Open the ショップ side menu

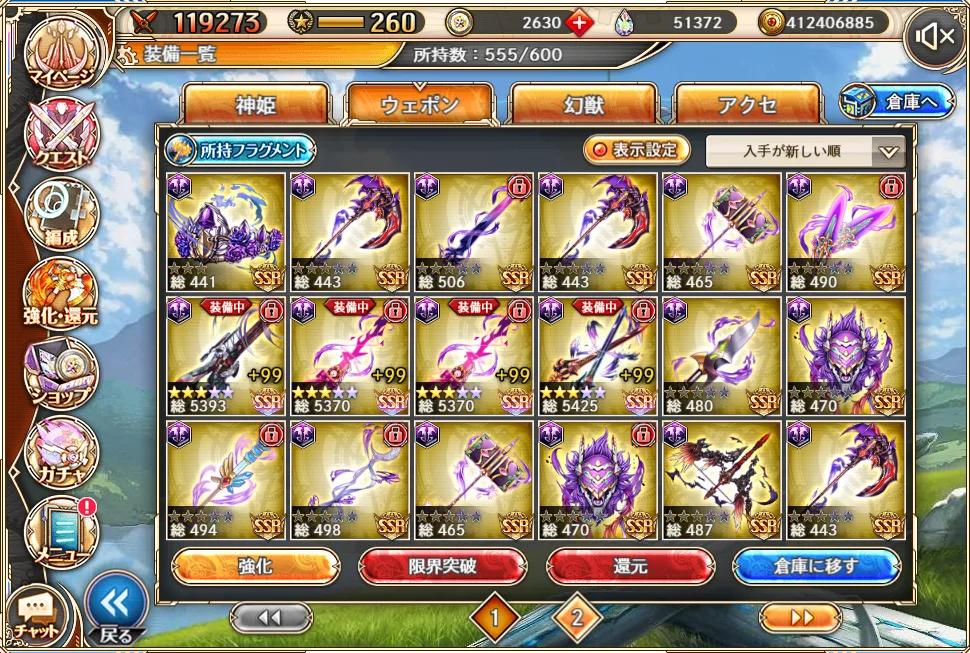(x=62, y=373)
